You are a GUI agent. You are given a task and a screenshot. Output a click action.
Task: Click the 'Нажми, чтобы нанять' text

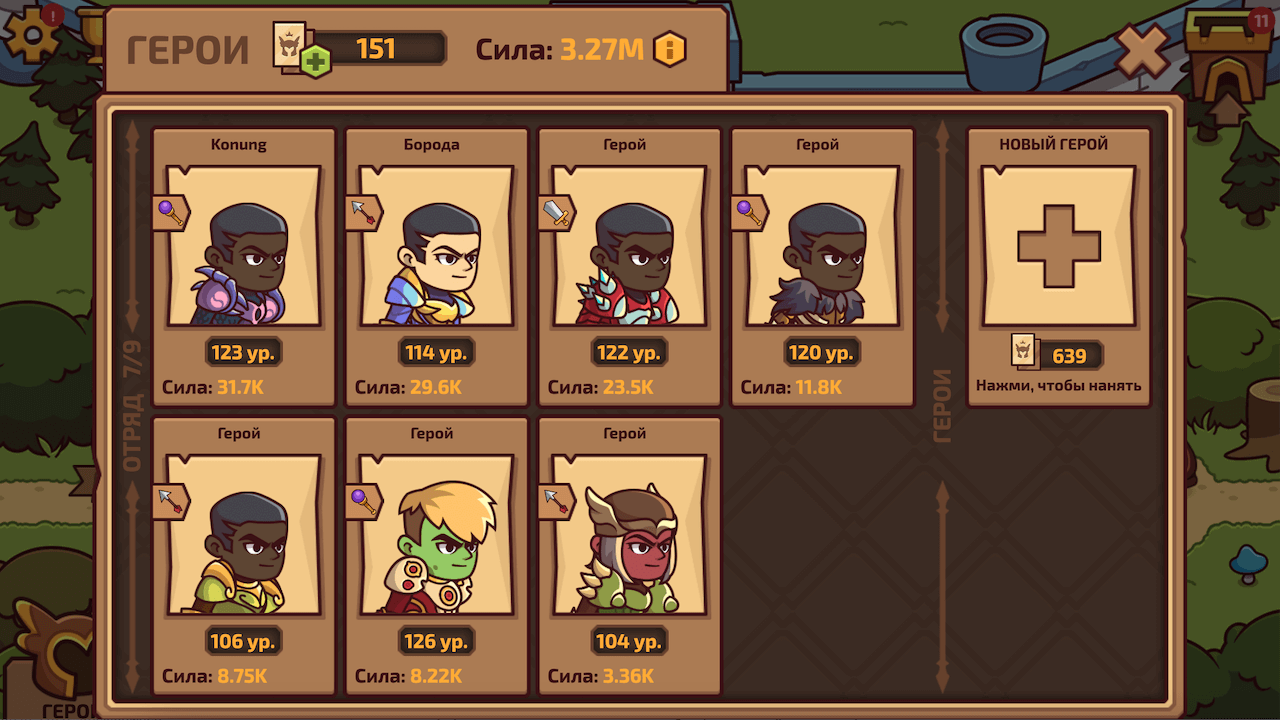1059,384
